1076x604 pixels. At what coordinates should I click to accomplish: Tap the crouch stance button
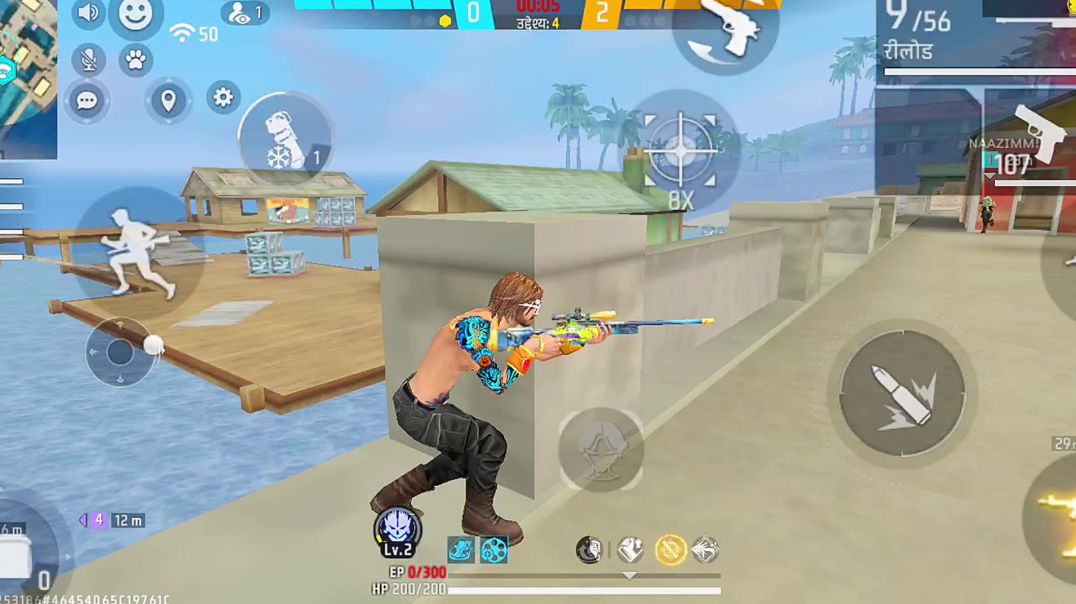click(600, 448)
